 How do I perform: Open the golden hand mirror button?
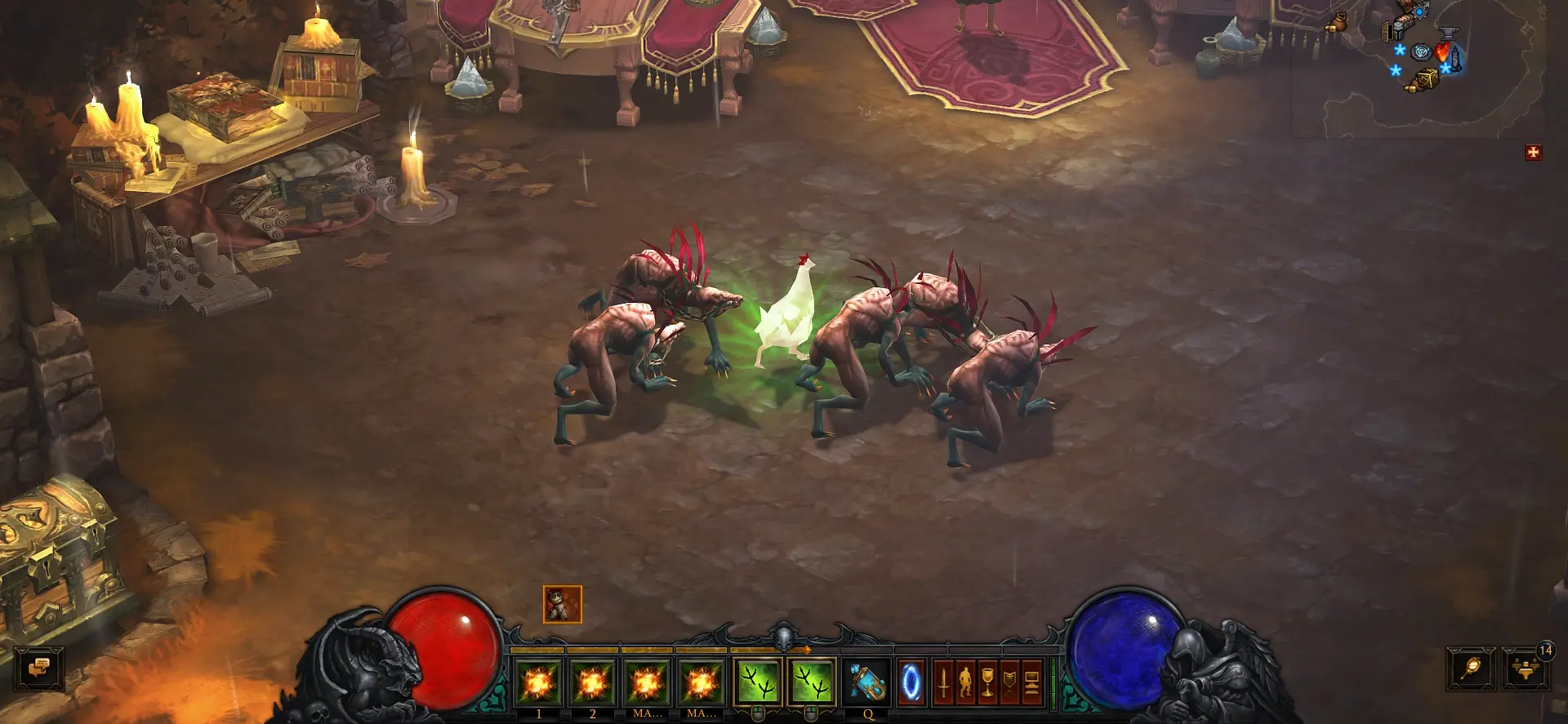pos(1471,669)
